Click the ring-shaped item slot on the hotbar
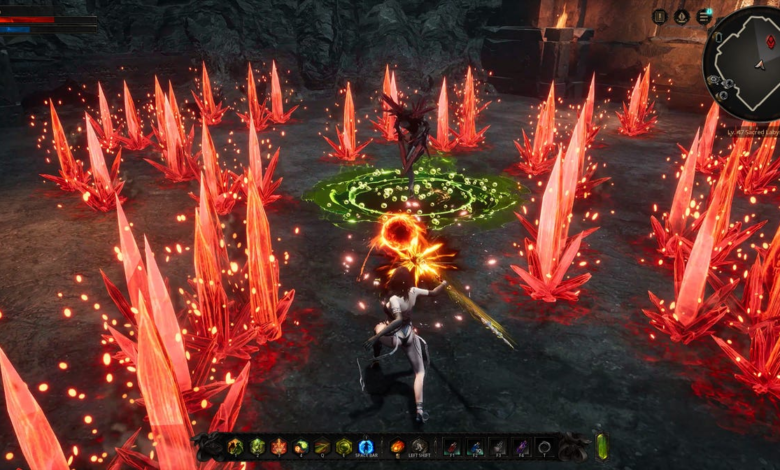This screenshot has height=470, width=780. coord(545,447)
